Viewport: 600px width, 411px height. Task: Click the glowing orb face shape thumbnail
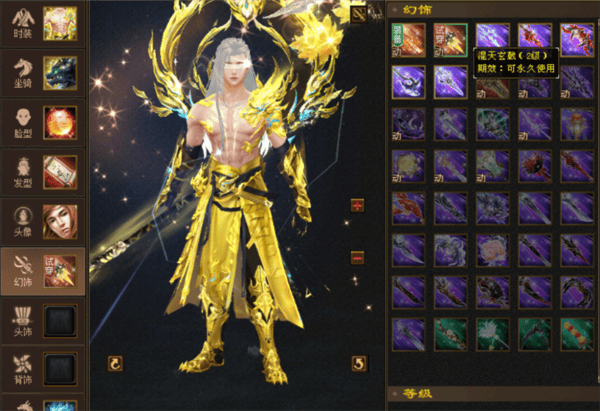[x=61, y=121]
